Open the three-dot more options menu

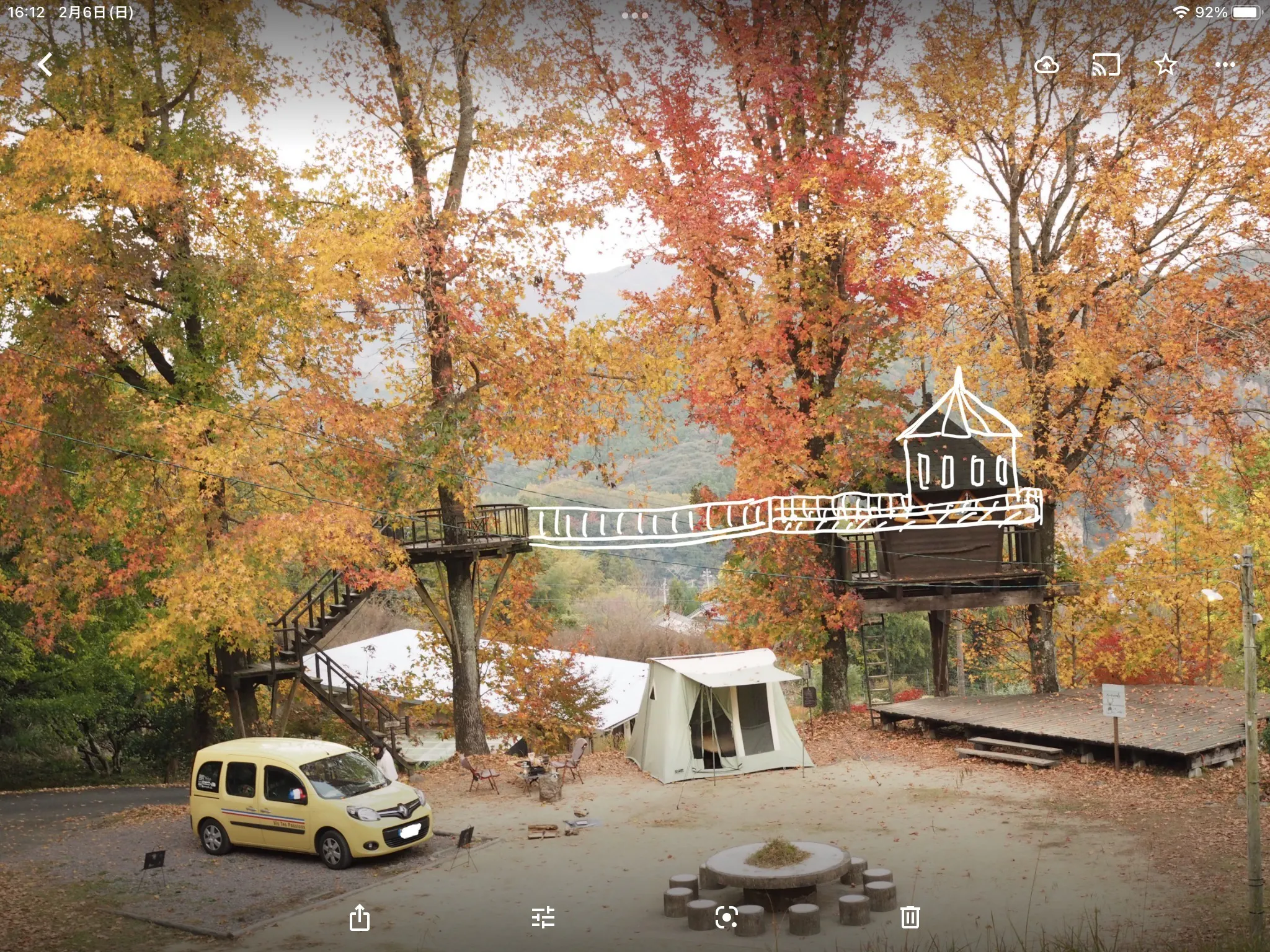click(x=1225, y=64)
